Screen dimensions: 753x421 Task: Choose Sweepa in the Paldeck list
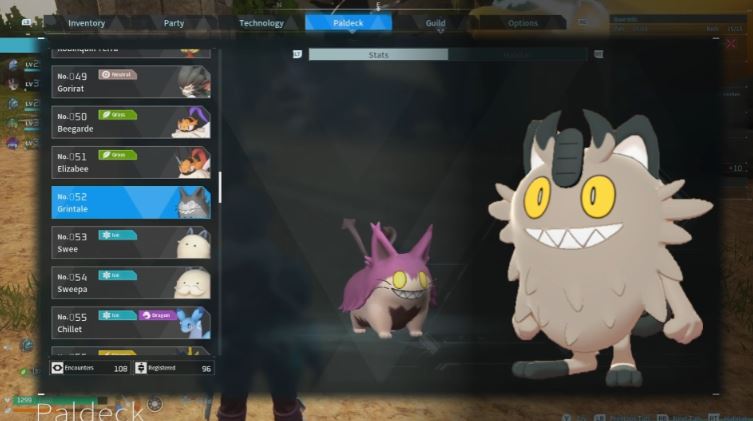(x=131, y=283)
